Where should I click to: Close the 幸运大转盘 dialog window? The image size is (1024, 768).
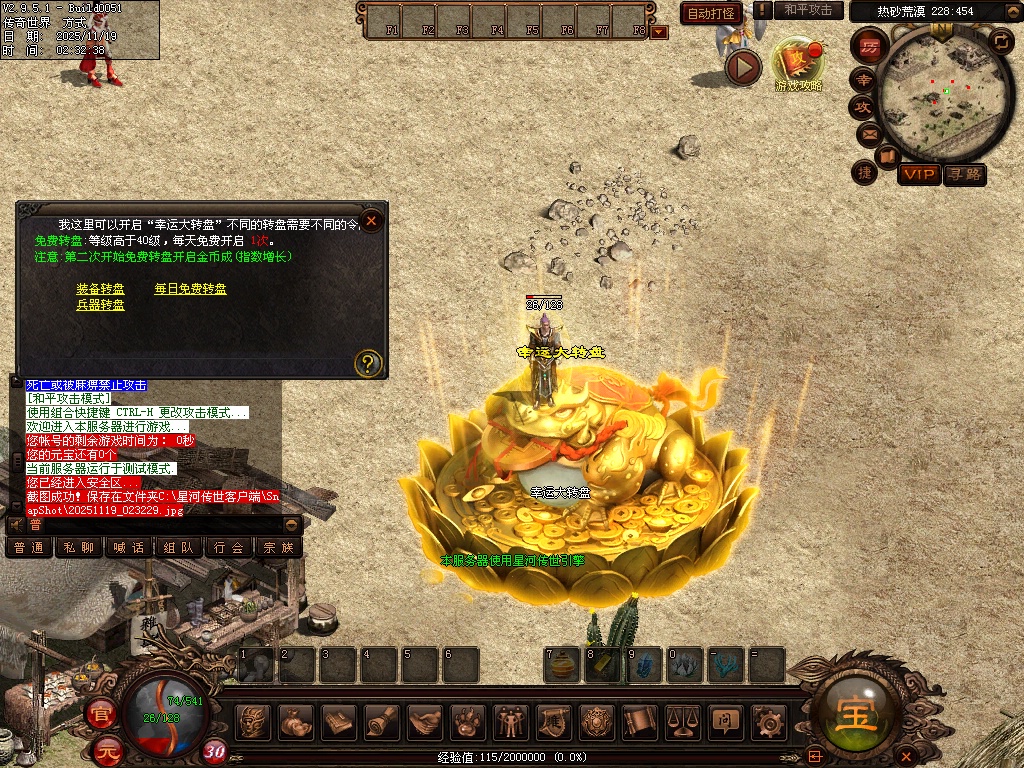pyautogui.click(x=371, y=221)
